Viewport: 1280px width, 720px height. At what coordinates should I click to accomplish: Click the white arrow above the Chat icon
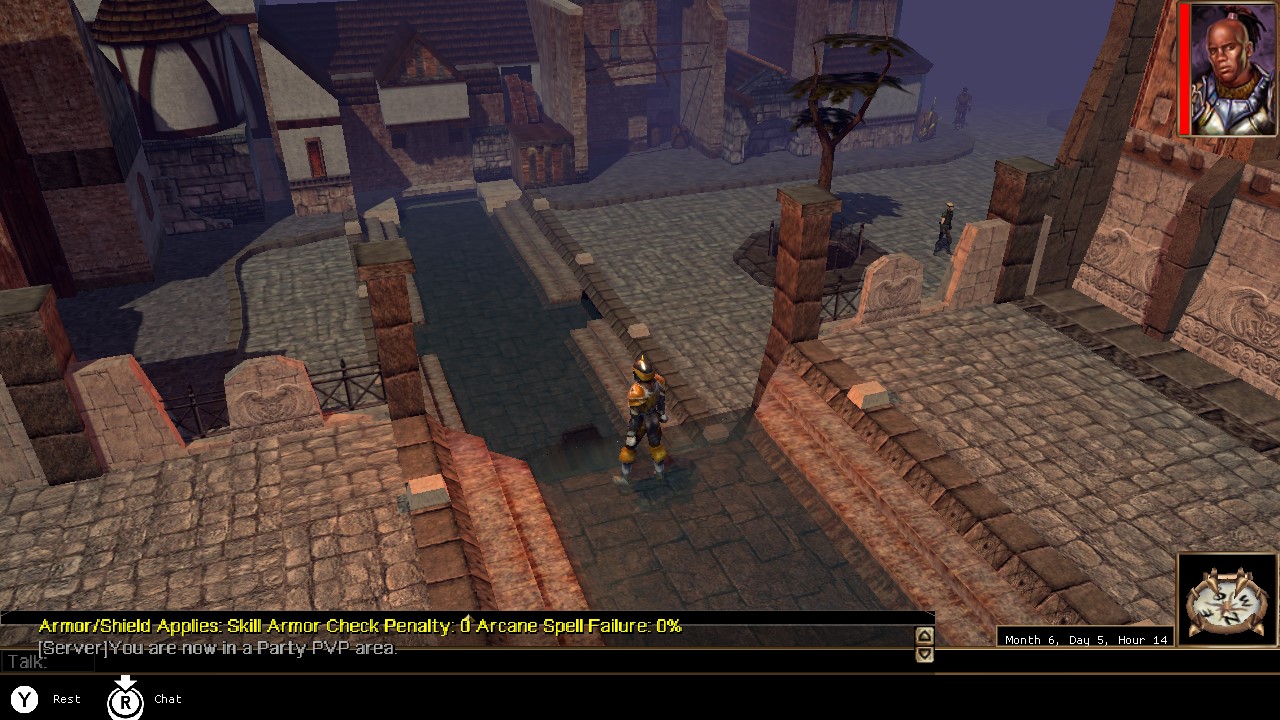pyautogui.click(x=125, y=683)
